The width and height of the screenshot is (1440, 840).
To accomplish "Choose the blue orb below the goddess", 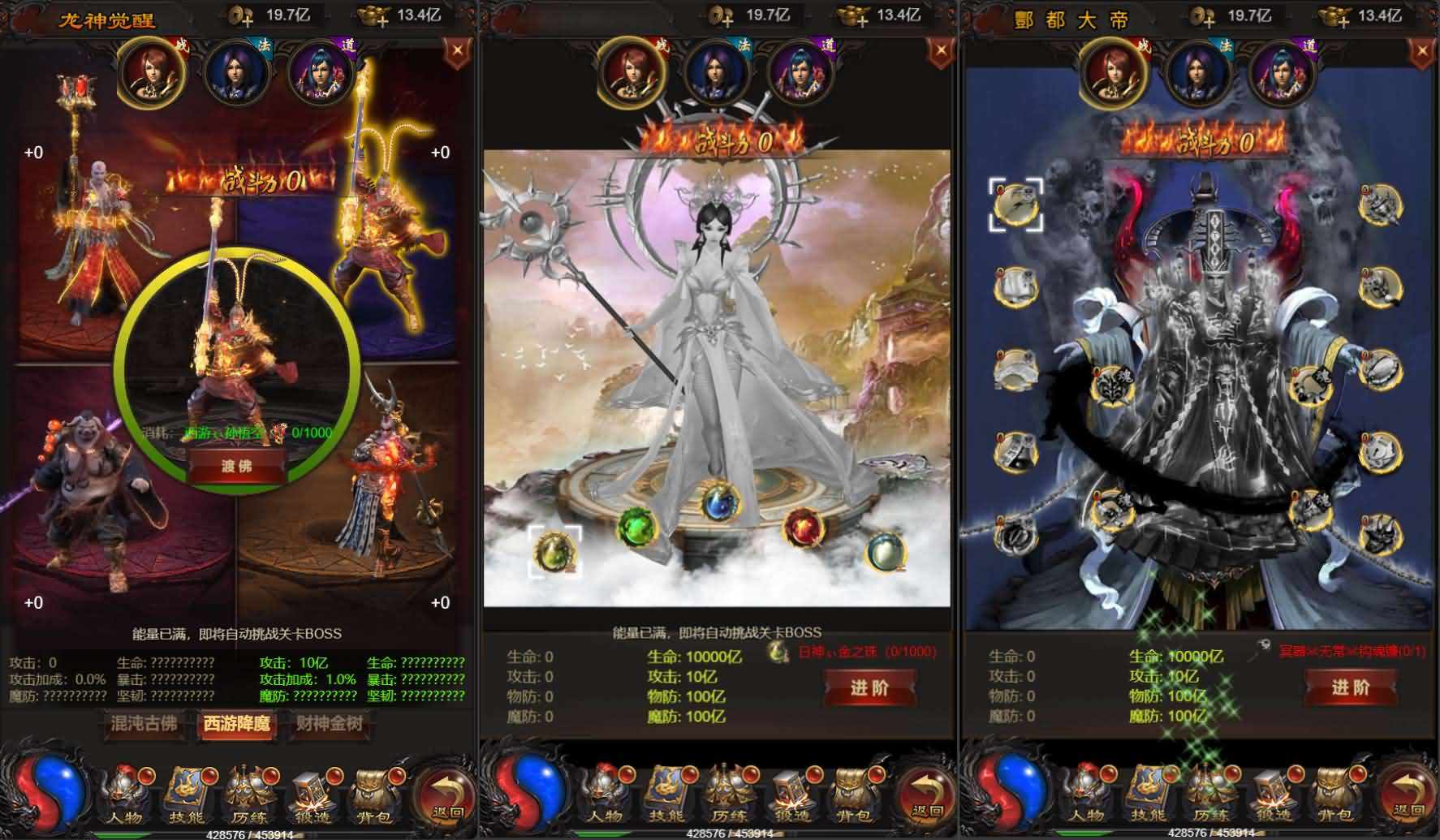I will point(720,501).
